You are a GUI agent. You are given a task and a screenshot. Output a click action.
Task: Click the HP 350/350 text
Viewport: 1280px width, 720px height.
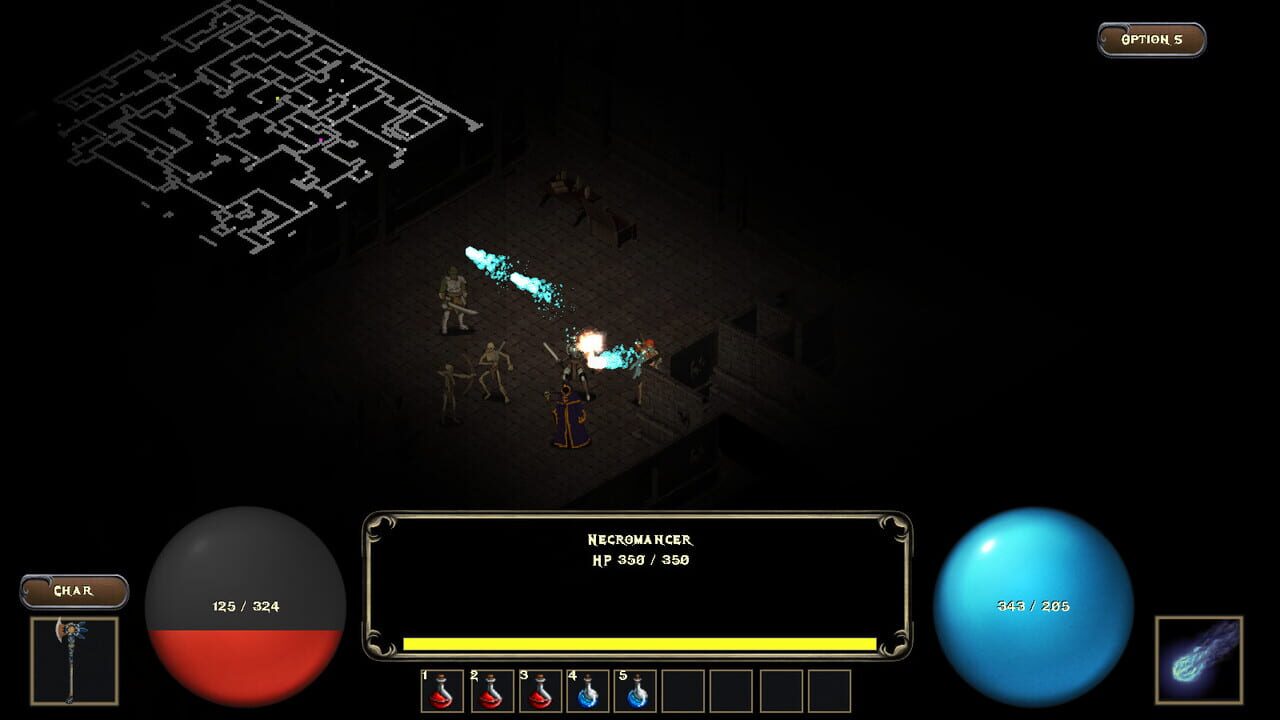[640, 559]
